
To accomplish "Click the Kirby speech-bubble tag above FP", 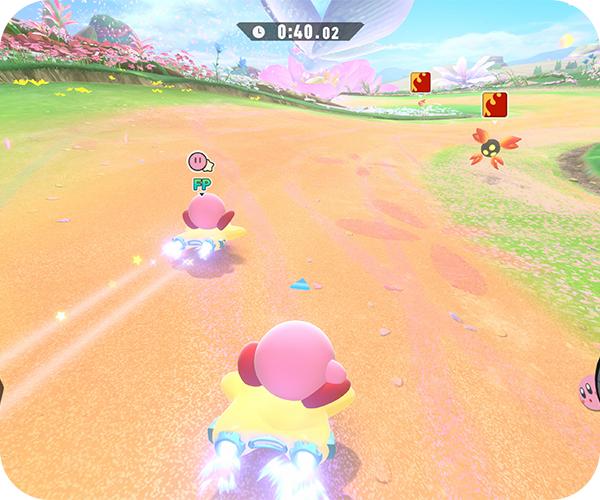I will click(201, 161).
